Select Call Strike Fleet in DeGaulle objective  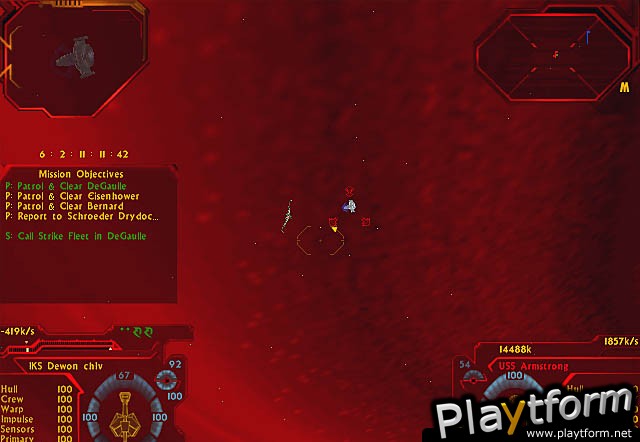75,236
